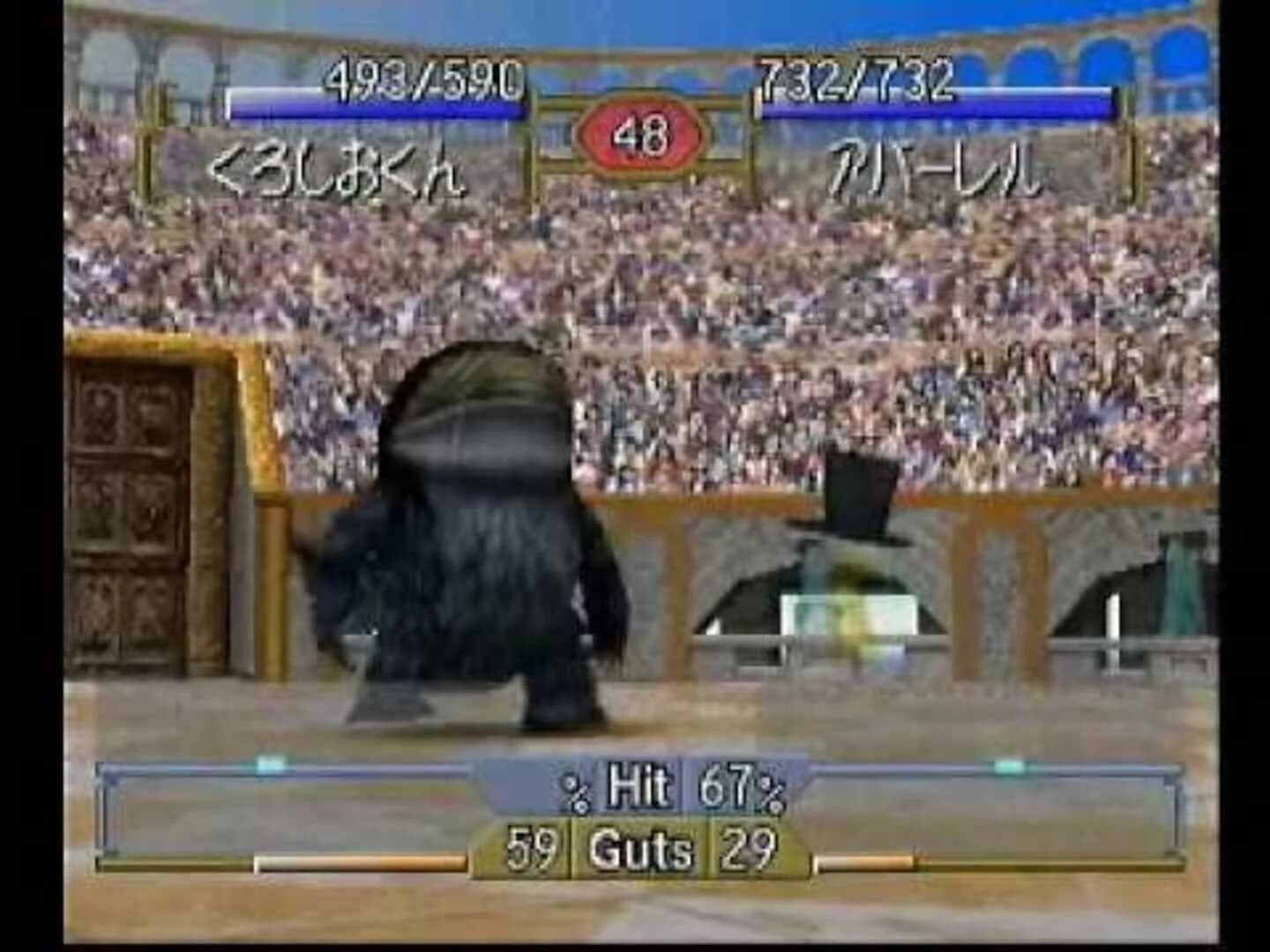Click くろしおくん's blue HP bar
1270x952 pixels.
[x=379, y=108]
